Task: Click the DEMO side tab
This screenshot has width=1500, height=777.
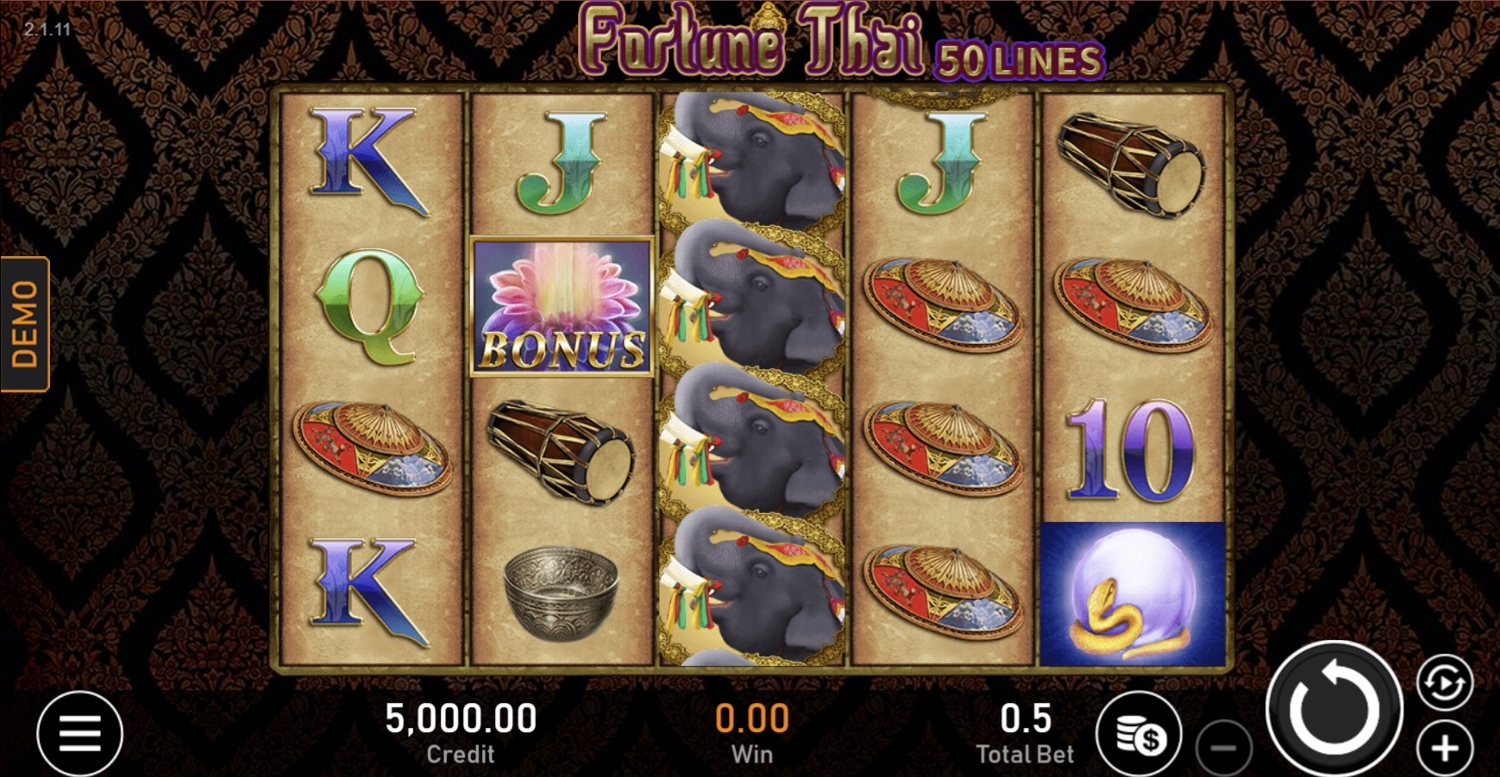Action: [x=25, y=324]
